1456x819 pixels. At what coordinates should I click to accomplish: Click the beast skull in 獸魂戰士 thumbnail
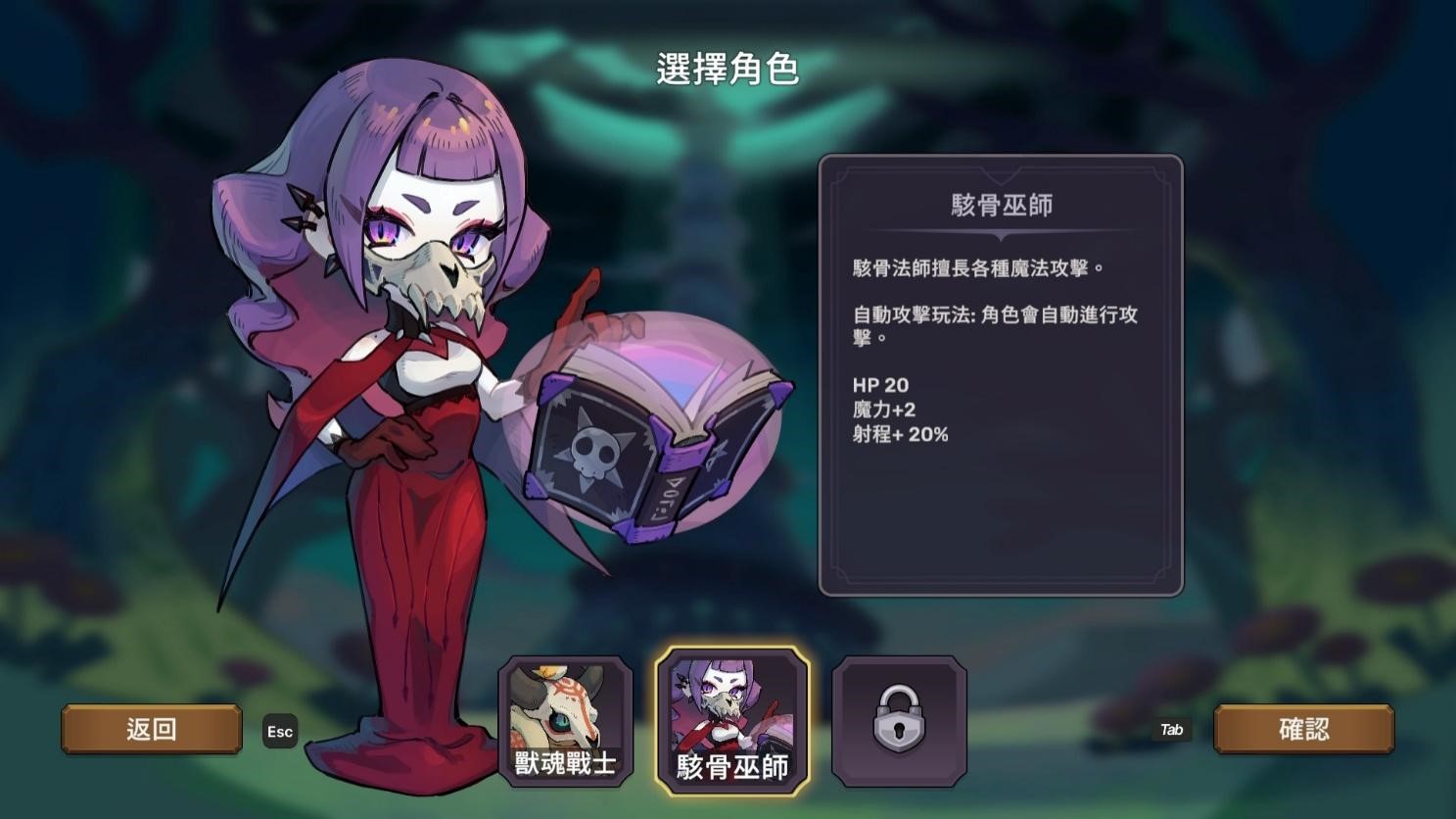566,705
